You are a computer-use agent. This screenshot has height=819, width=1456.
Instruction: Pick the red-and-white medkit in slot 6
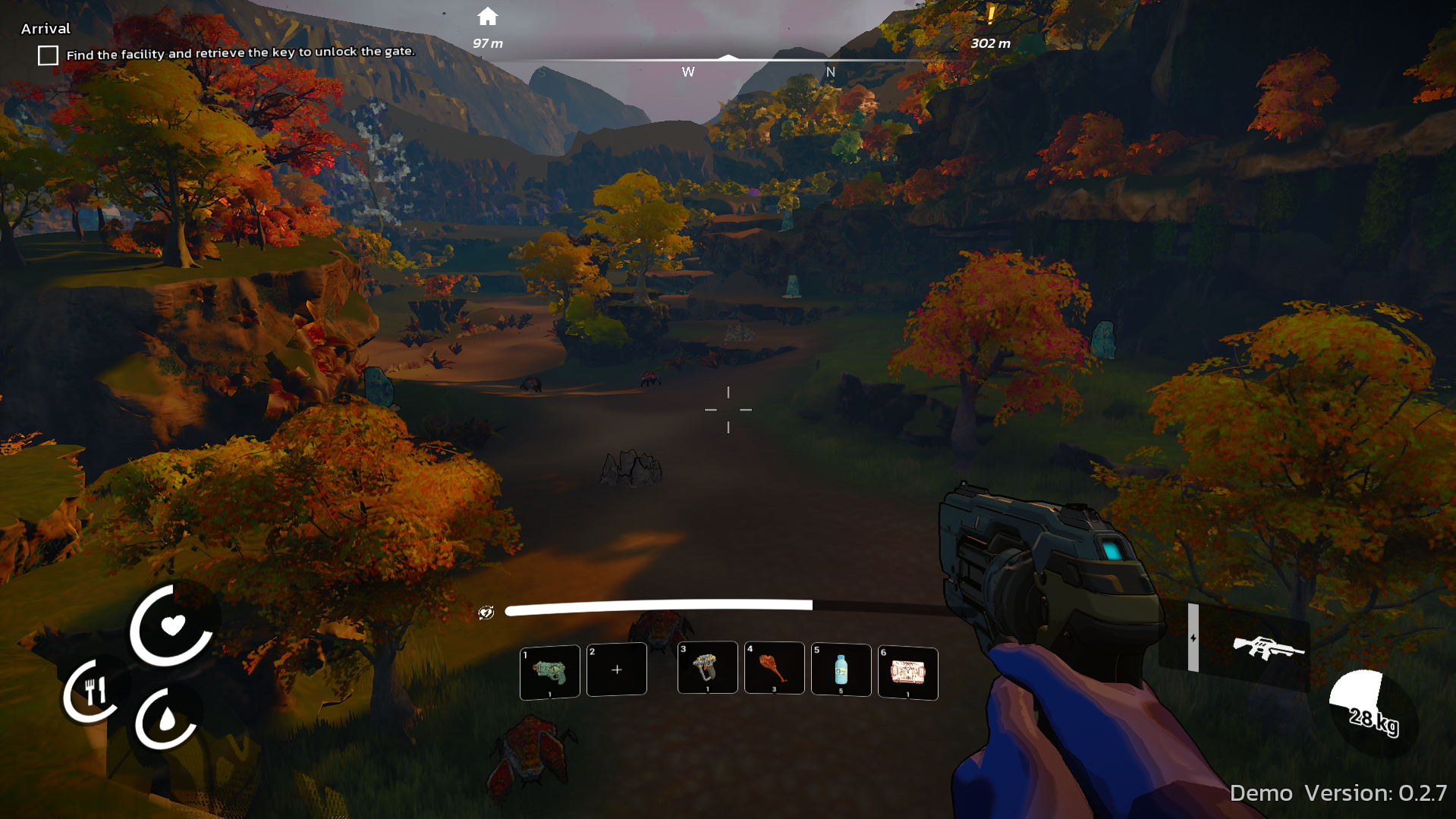[x=907, y=673]
